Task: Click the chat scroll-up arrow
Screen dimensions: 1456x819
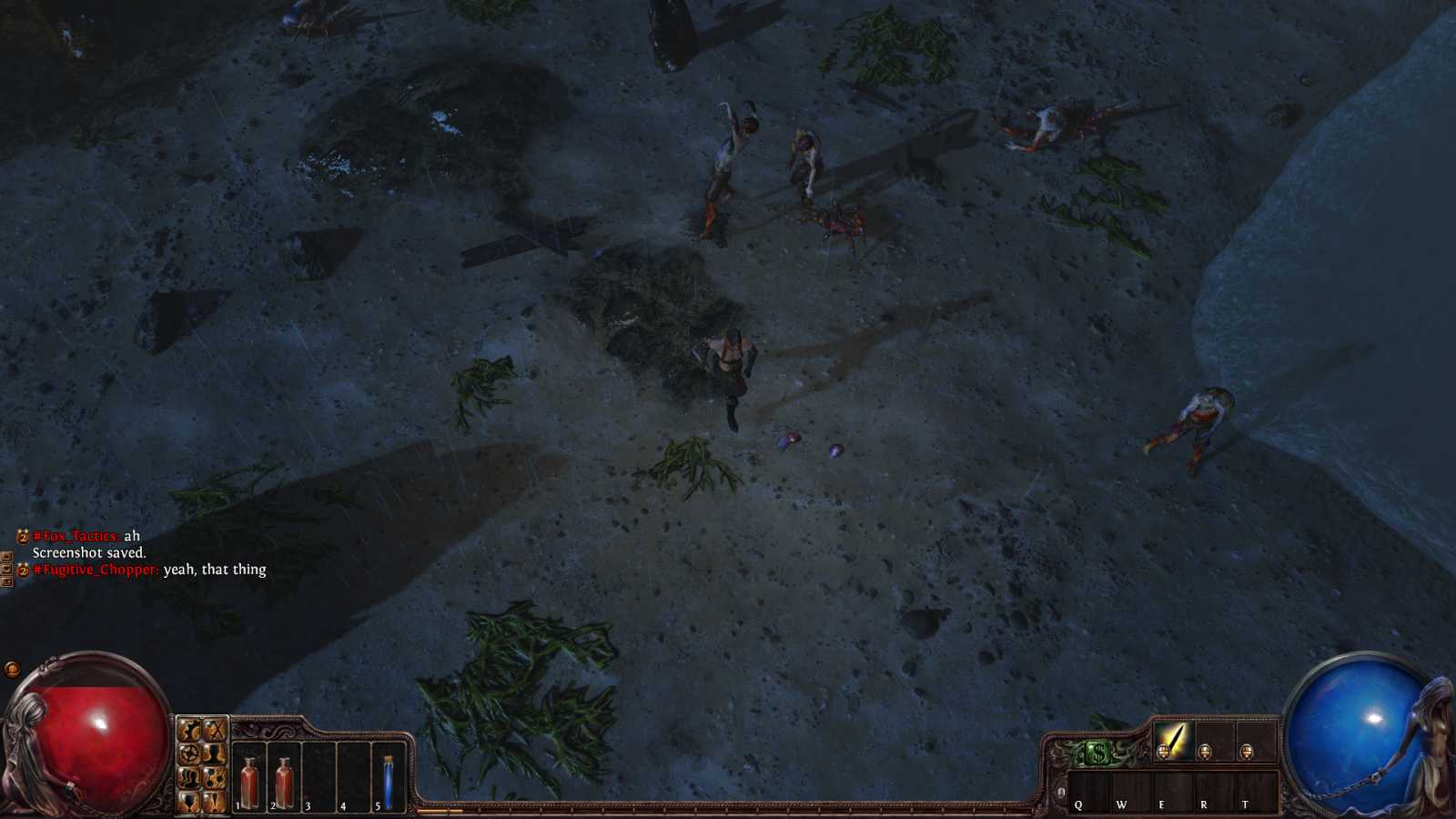Action: [x=6, y=557]
